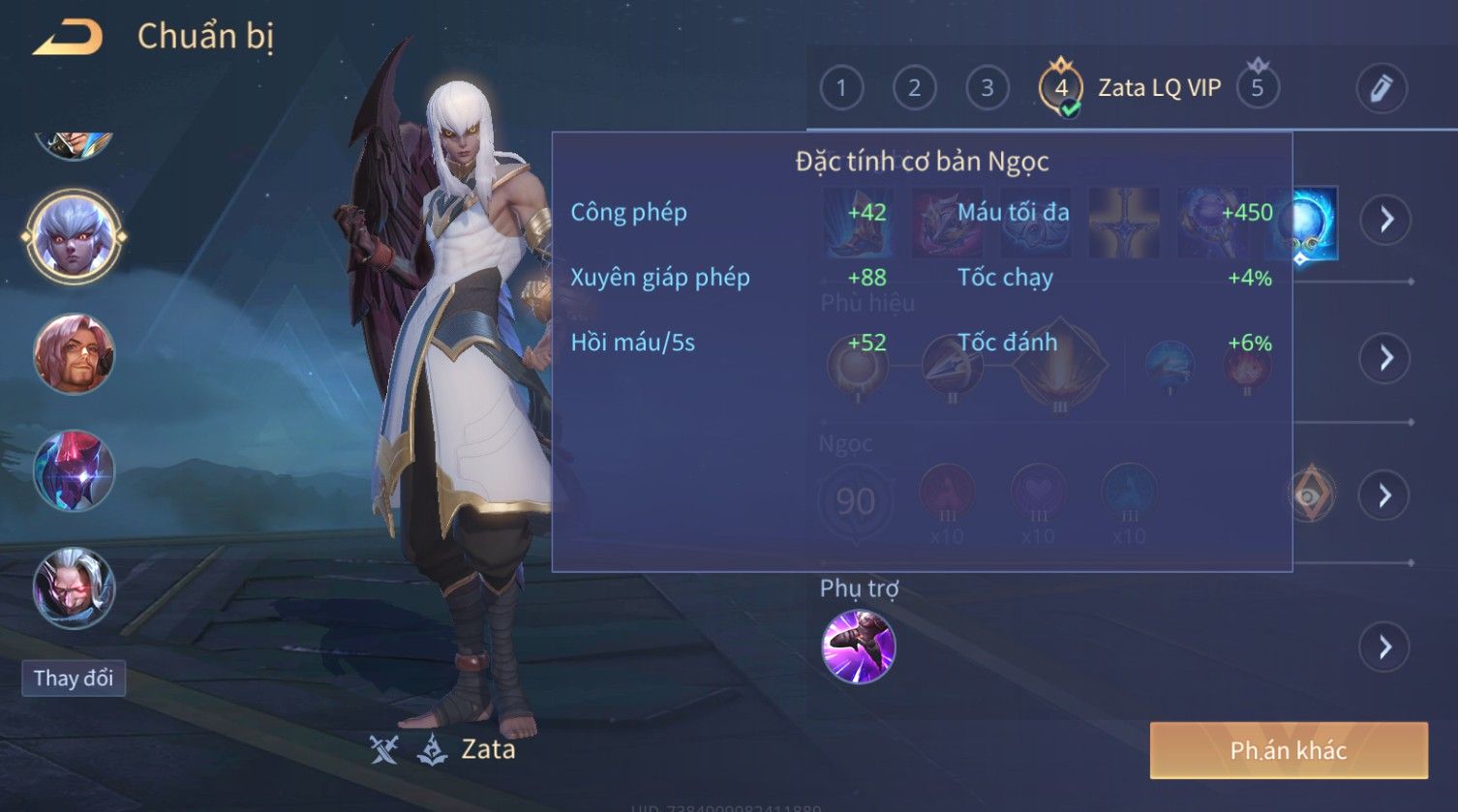Open the Phụ trợ spell arrow
Viewport: 1458px width, 812px height.
1385,647
